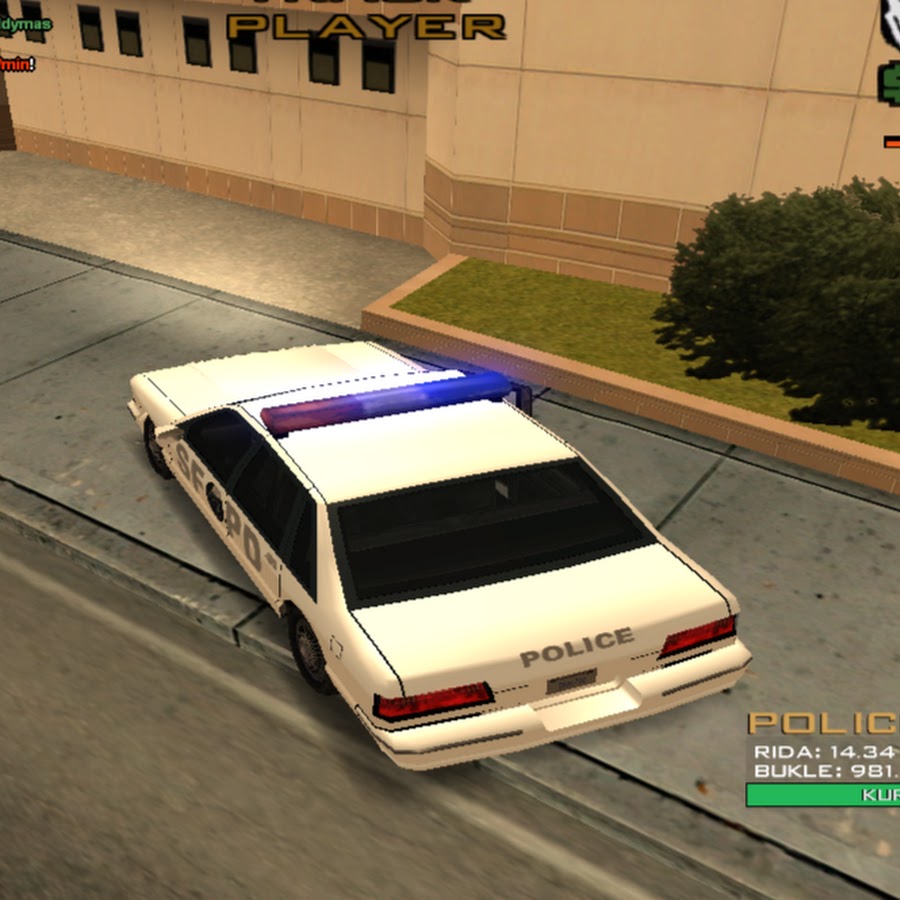Select the red chat line ending in "min!"

[x=17, y=64]
